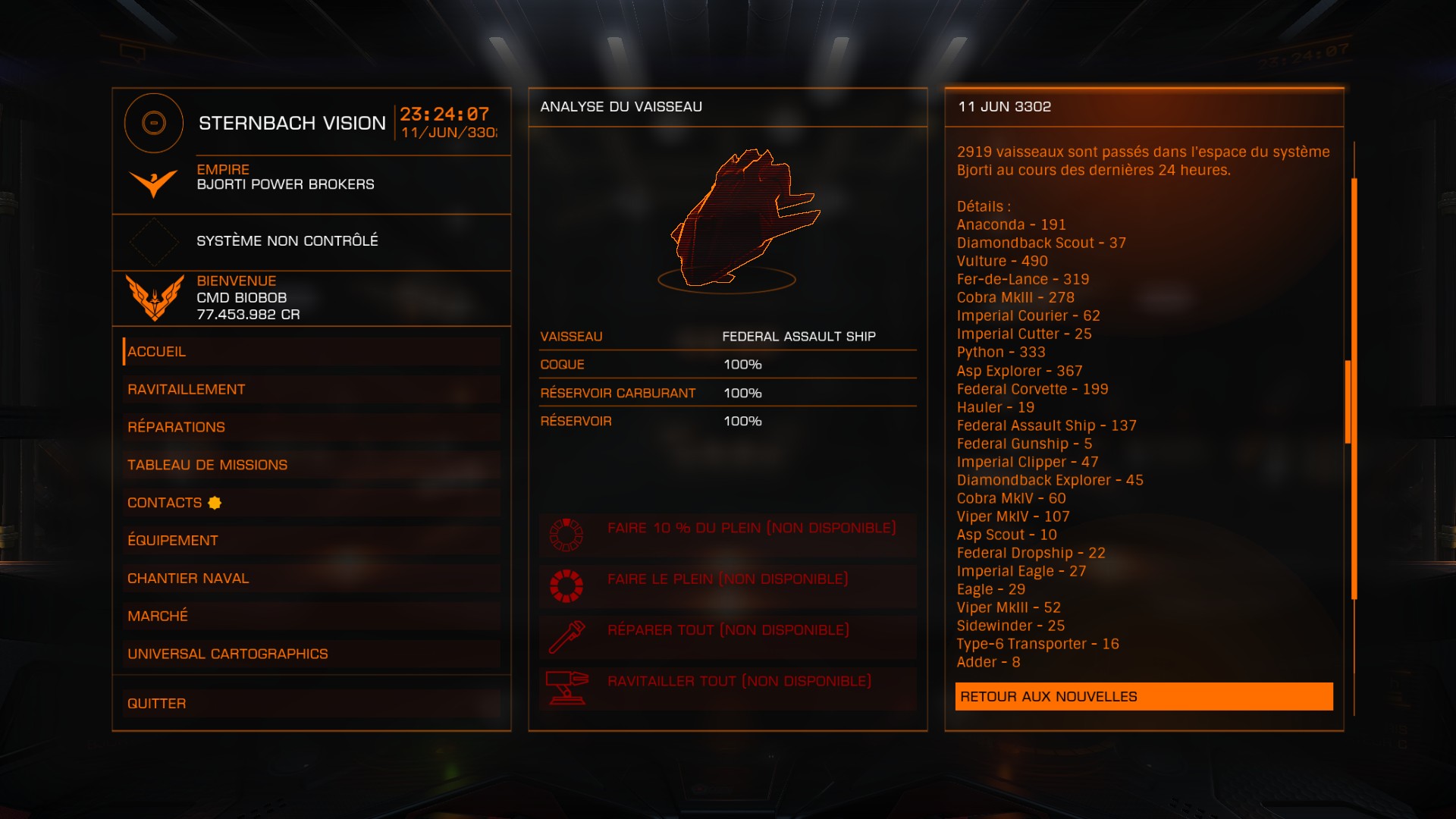The image size is (1456, 819).
Task: Click the news panel scrollbar
Action: click(x=1354, y=389)
